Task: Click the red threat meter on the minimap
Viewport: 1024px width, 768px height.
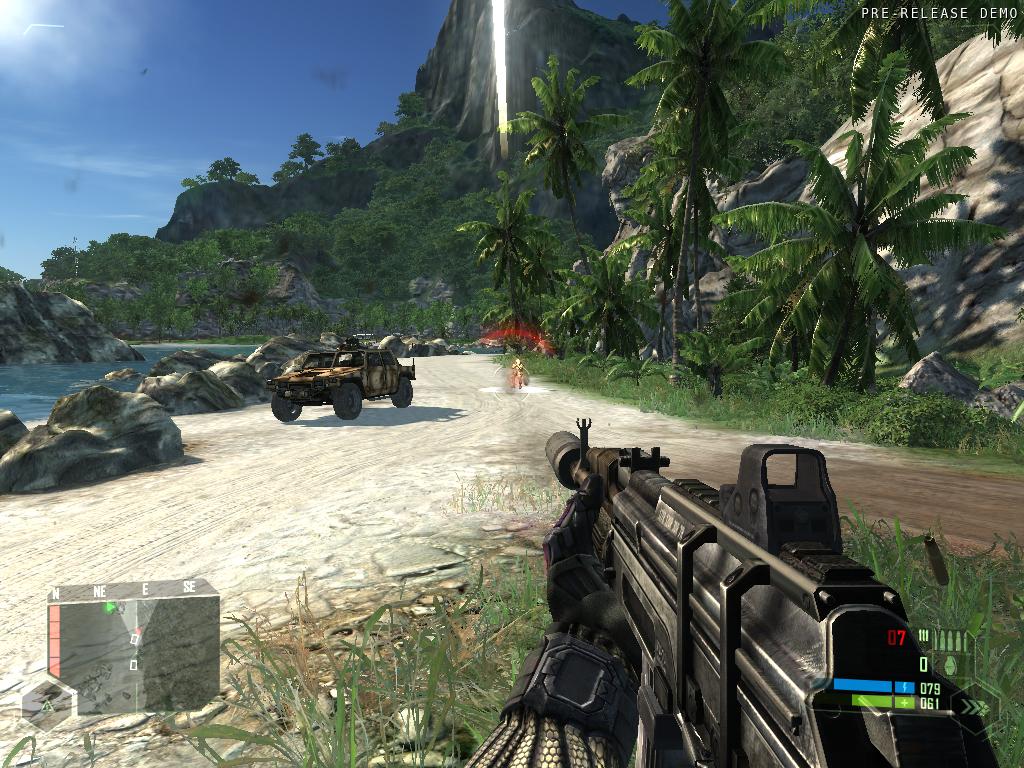Action: click(x=55, y=640)
